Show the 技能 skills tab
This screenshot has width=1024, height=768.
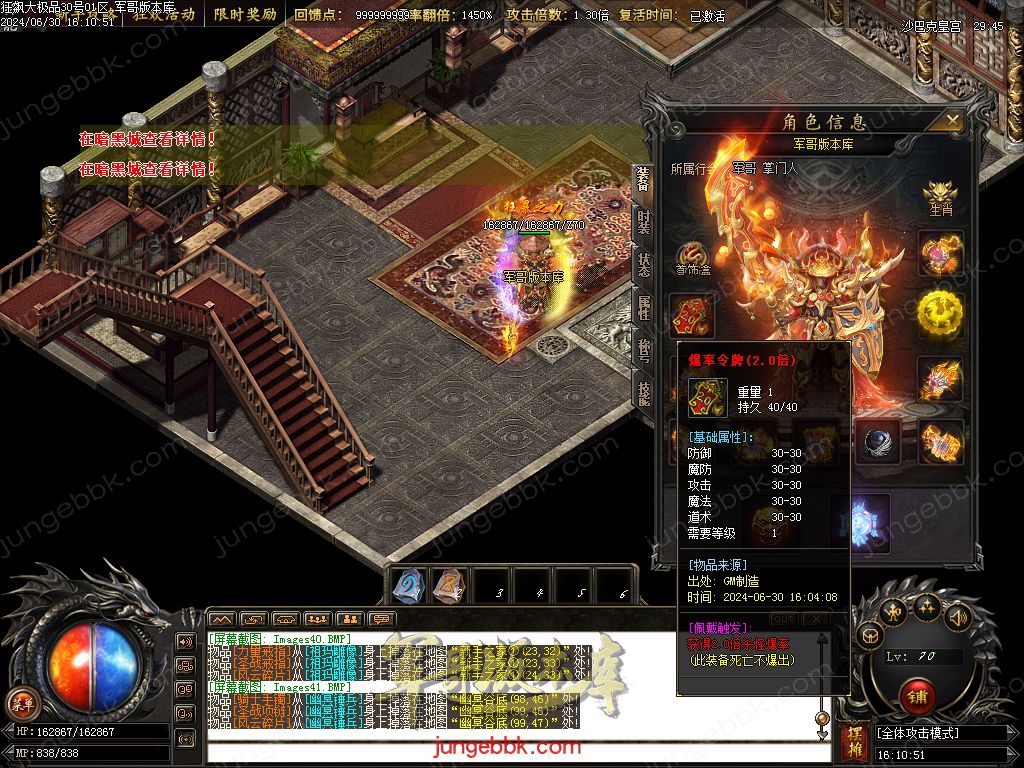point(645,390)
